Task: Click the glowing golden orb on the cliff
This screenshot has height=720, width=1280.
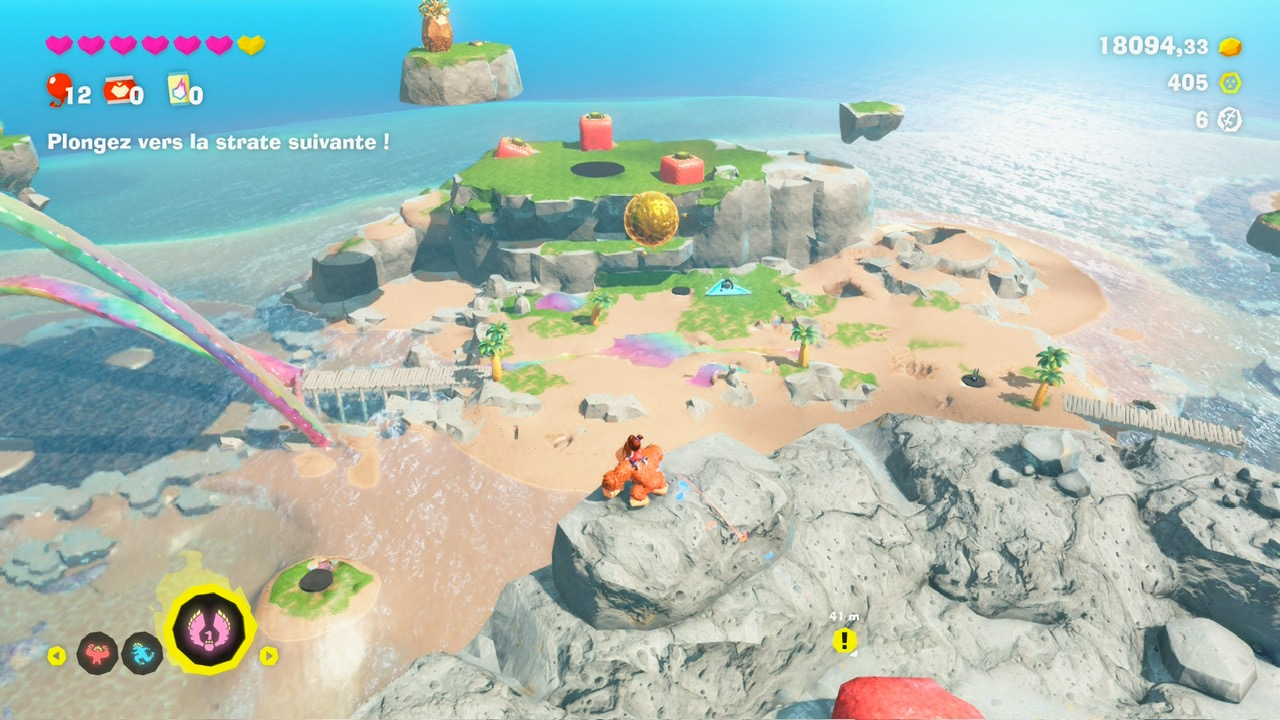Action: (651, 220)
